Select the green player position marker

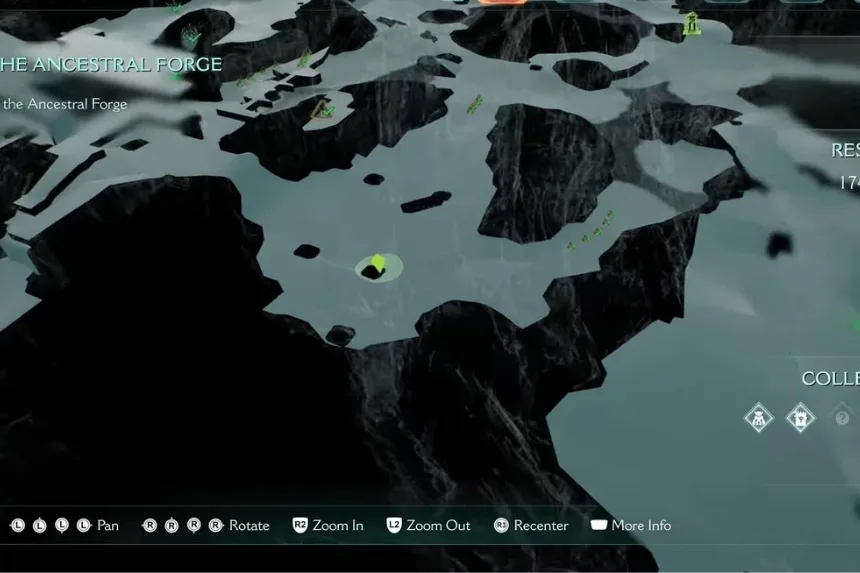tap(378, 263)
